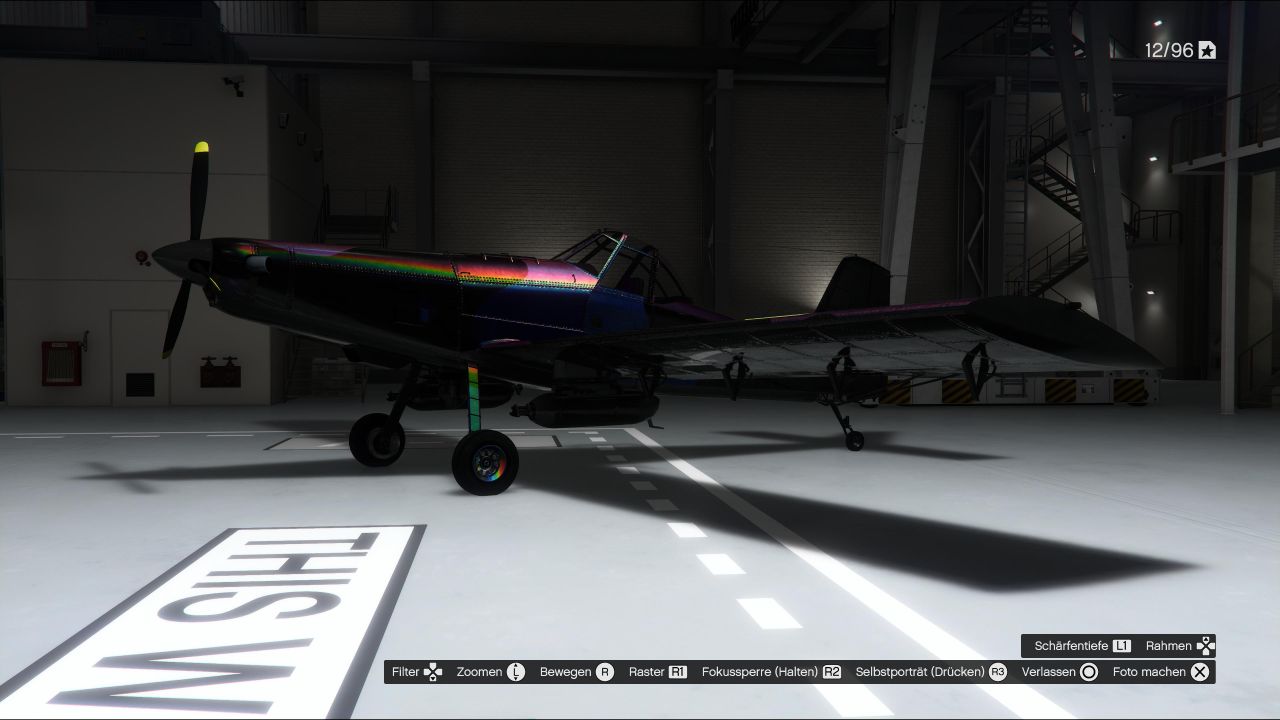
Task: Click the Fokussperre (Halten) option
Action: click(x=771, y=672)
